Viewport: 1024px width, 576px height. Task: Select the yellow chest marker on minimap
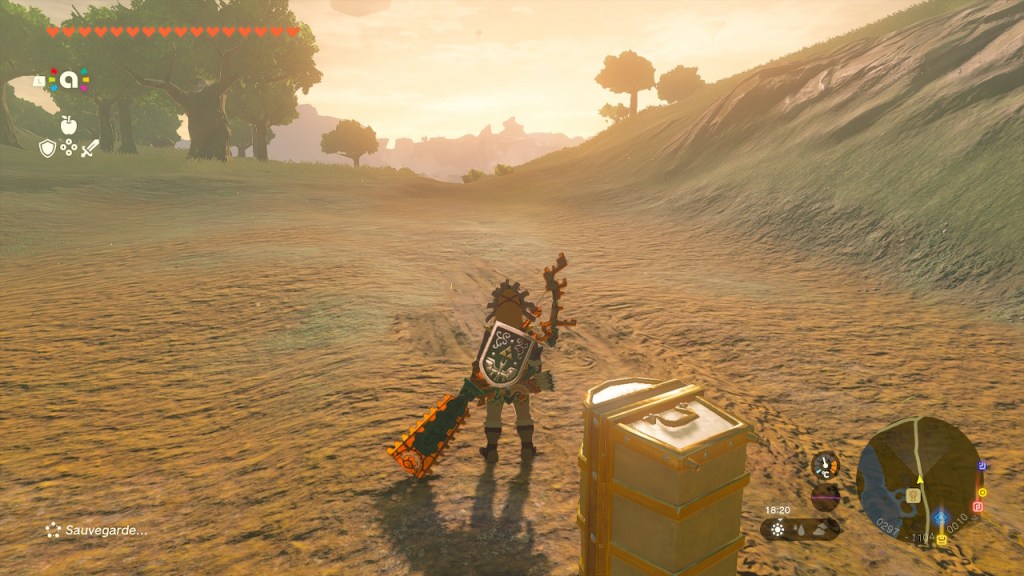click(940, 540)
